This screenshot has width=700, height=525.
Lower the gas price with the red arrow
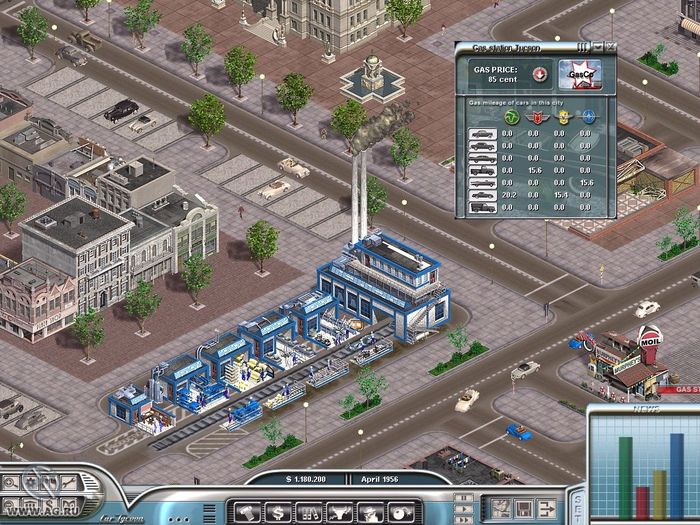pos(539,73)
